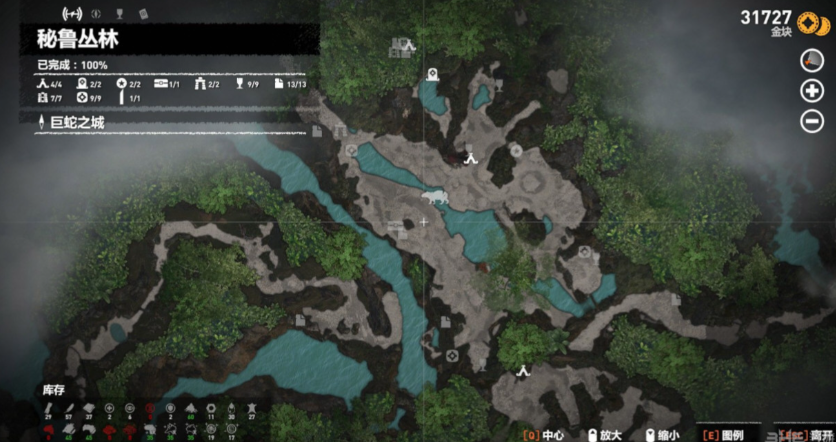
Task: Click the challenge marker near the southern pool
Action: (x=452, y=355)
